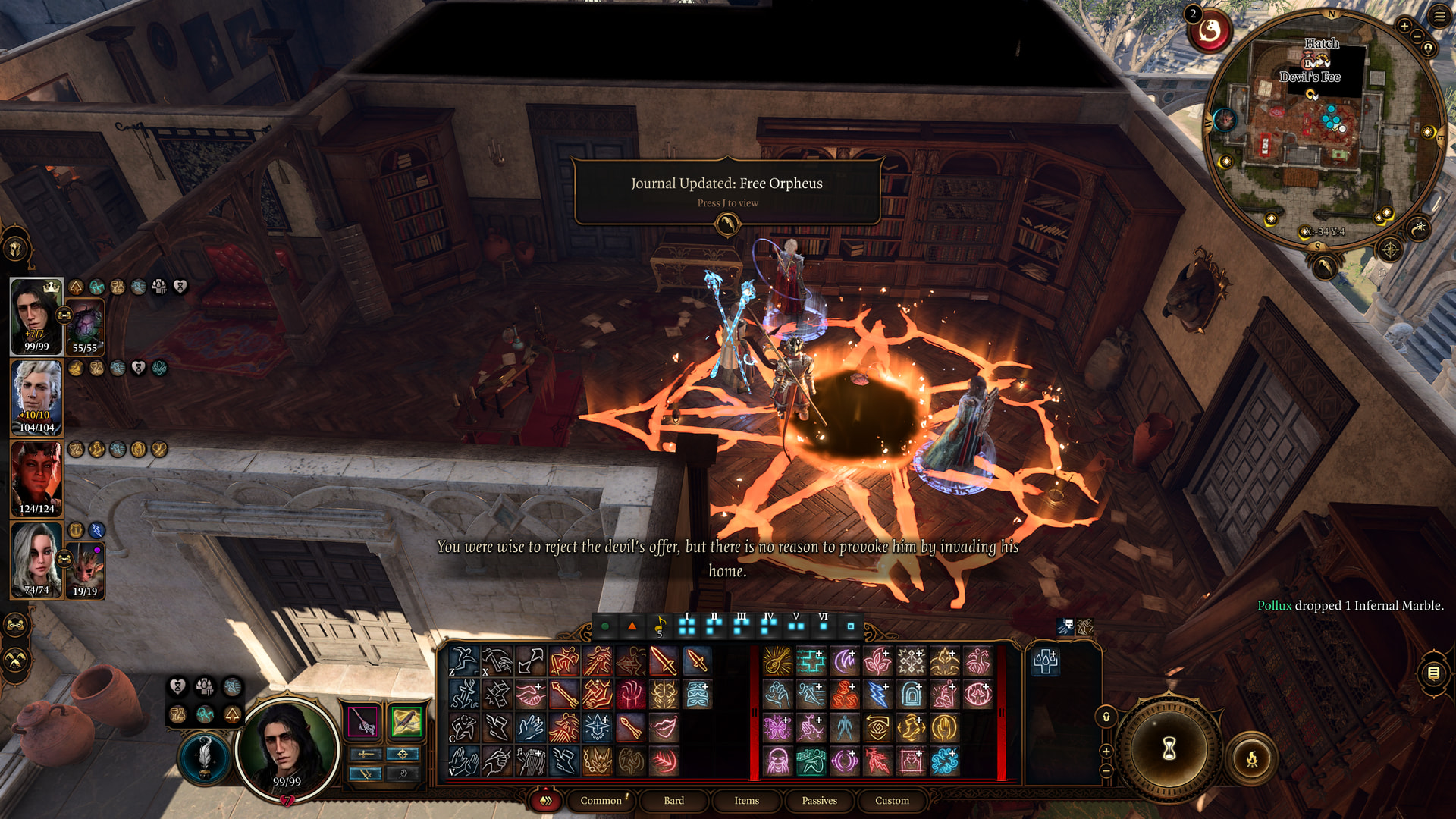This screenshot has height=819, width=1456.
Task: Select the blue lightning bolt spell
Action: point(877,695)
